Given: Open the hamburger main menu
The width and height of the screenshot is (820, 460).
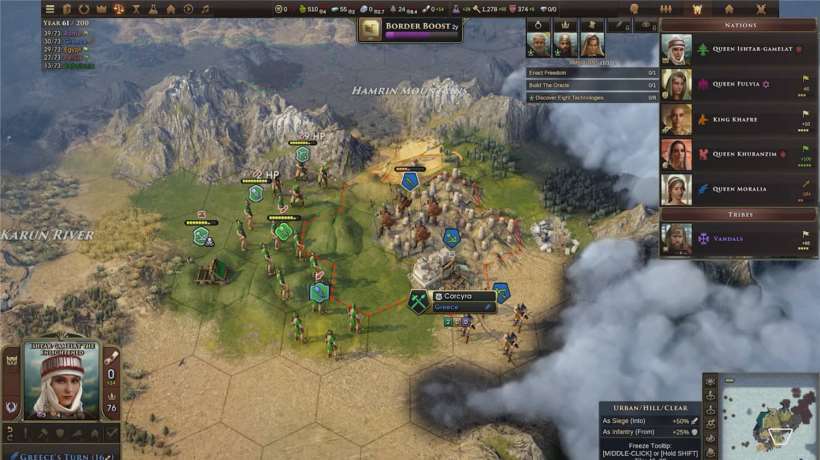Looking at the screenshot, I should click(50, 9).
